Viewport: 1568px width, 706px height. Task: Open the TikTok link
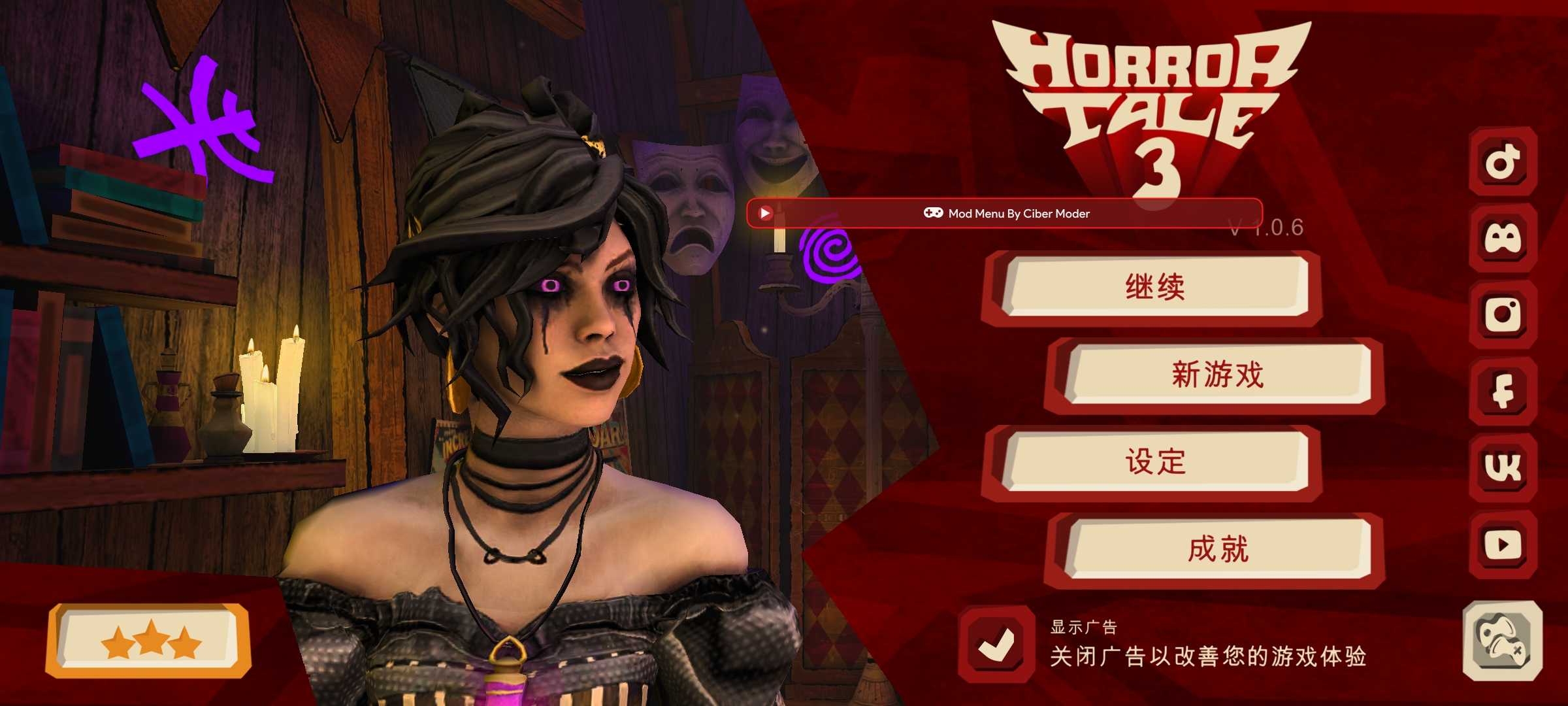point(1503,161)
